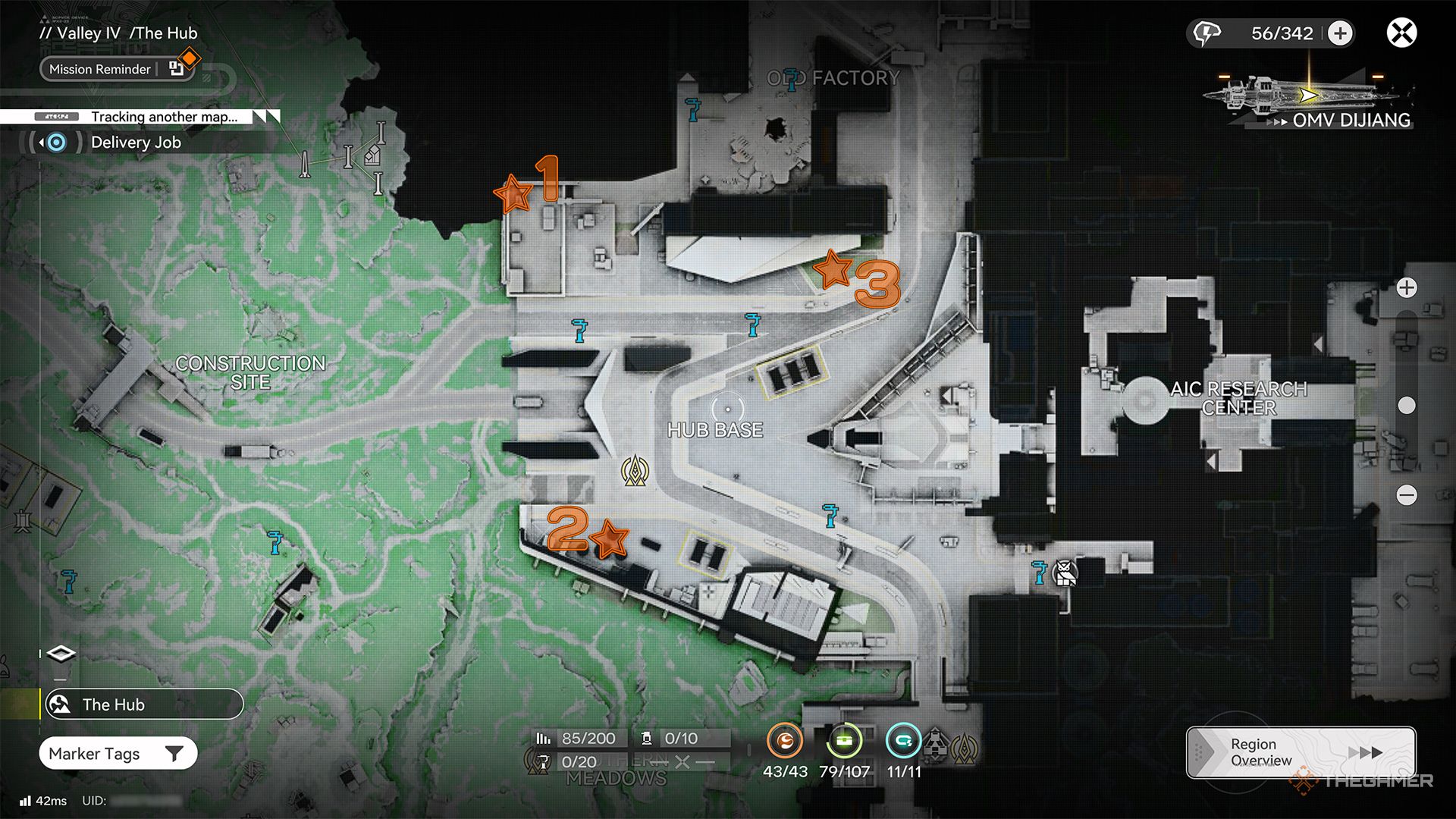Zoom out the map
This screenshot has height=819, width=1456.
coord(1407,495)
